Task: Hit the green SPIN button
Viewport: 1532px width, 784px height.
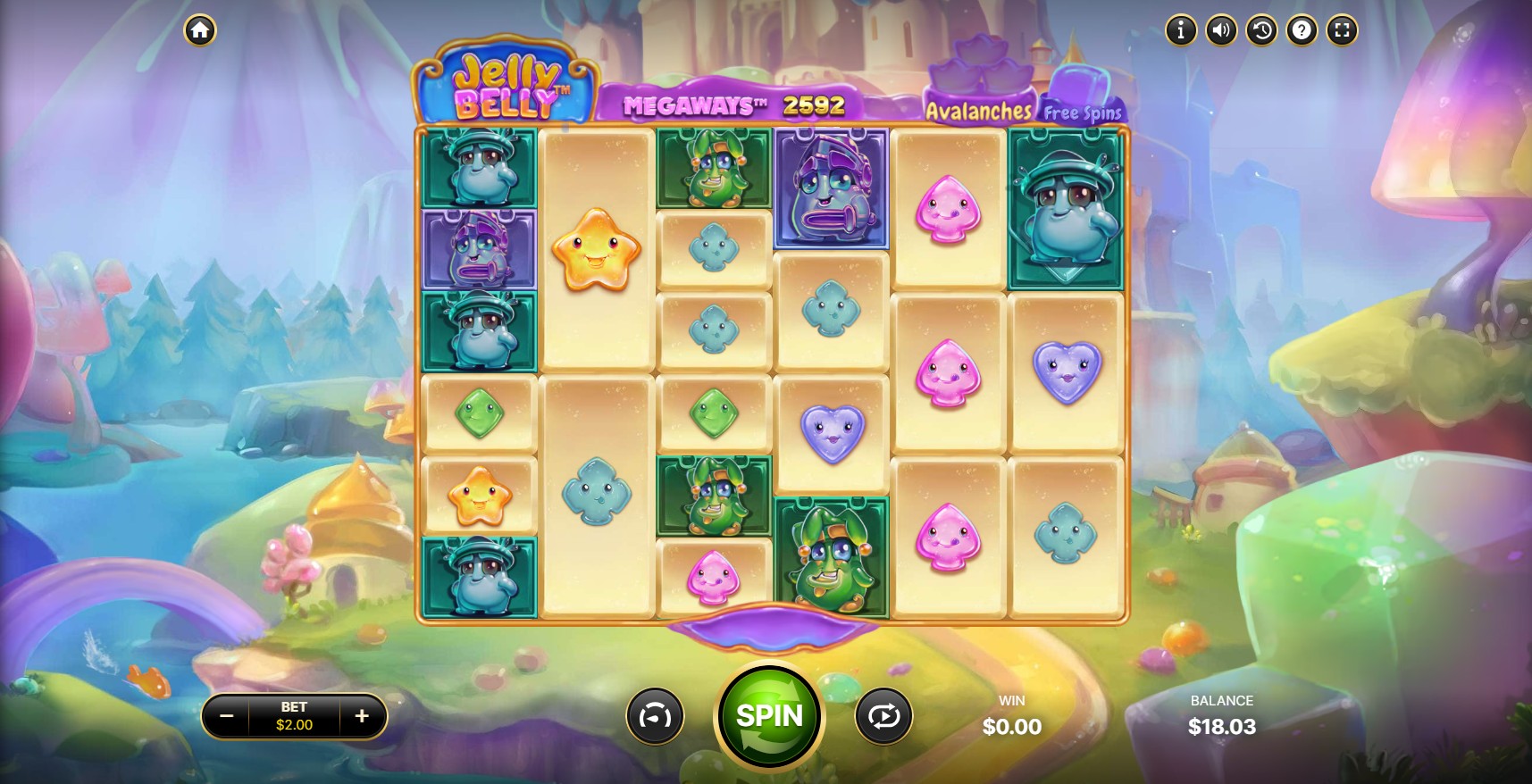Action: [769, 715]
